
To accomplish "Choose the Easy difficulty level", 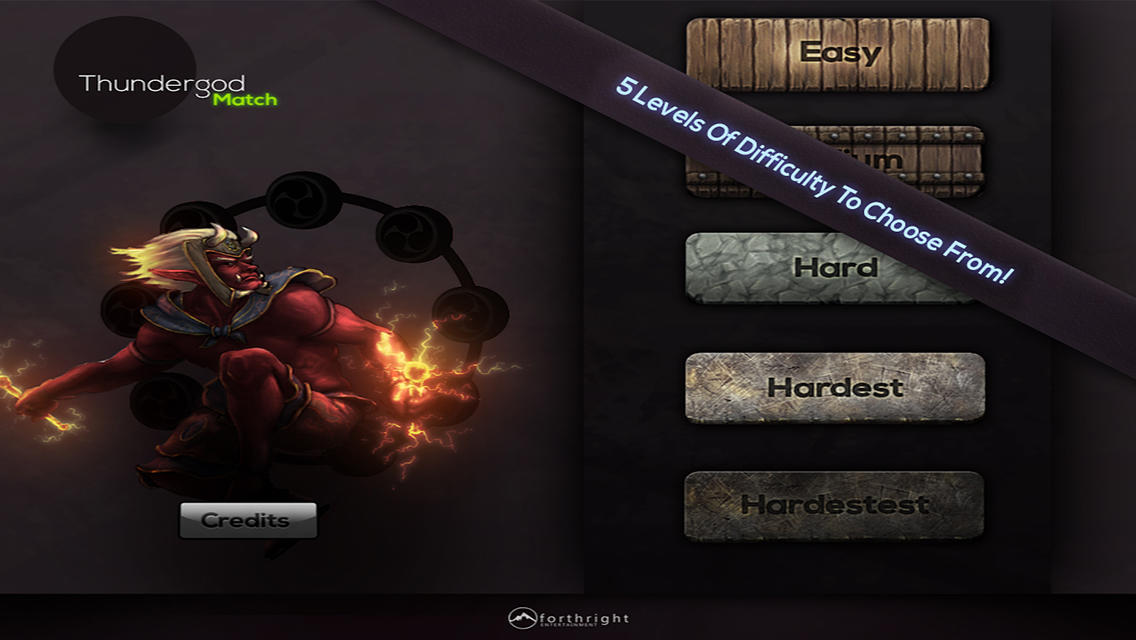I will pos(838,54).
